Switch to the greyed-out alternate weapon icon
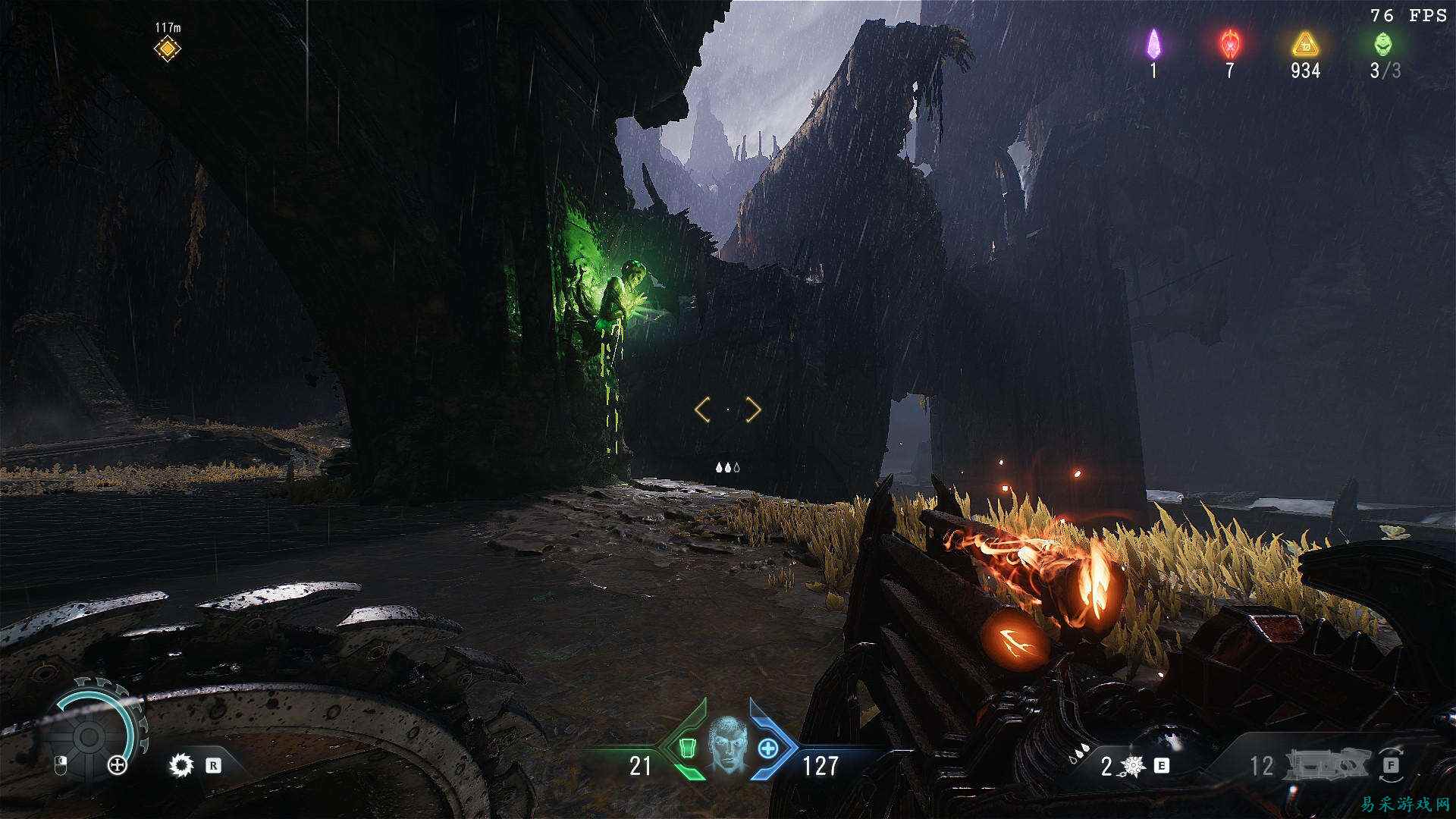This screenshot has height=819, width=1456. point(1330,766)
